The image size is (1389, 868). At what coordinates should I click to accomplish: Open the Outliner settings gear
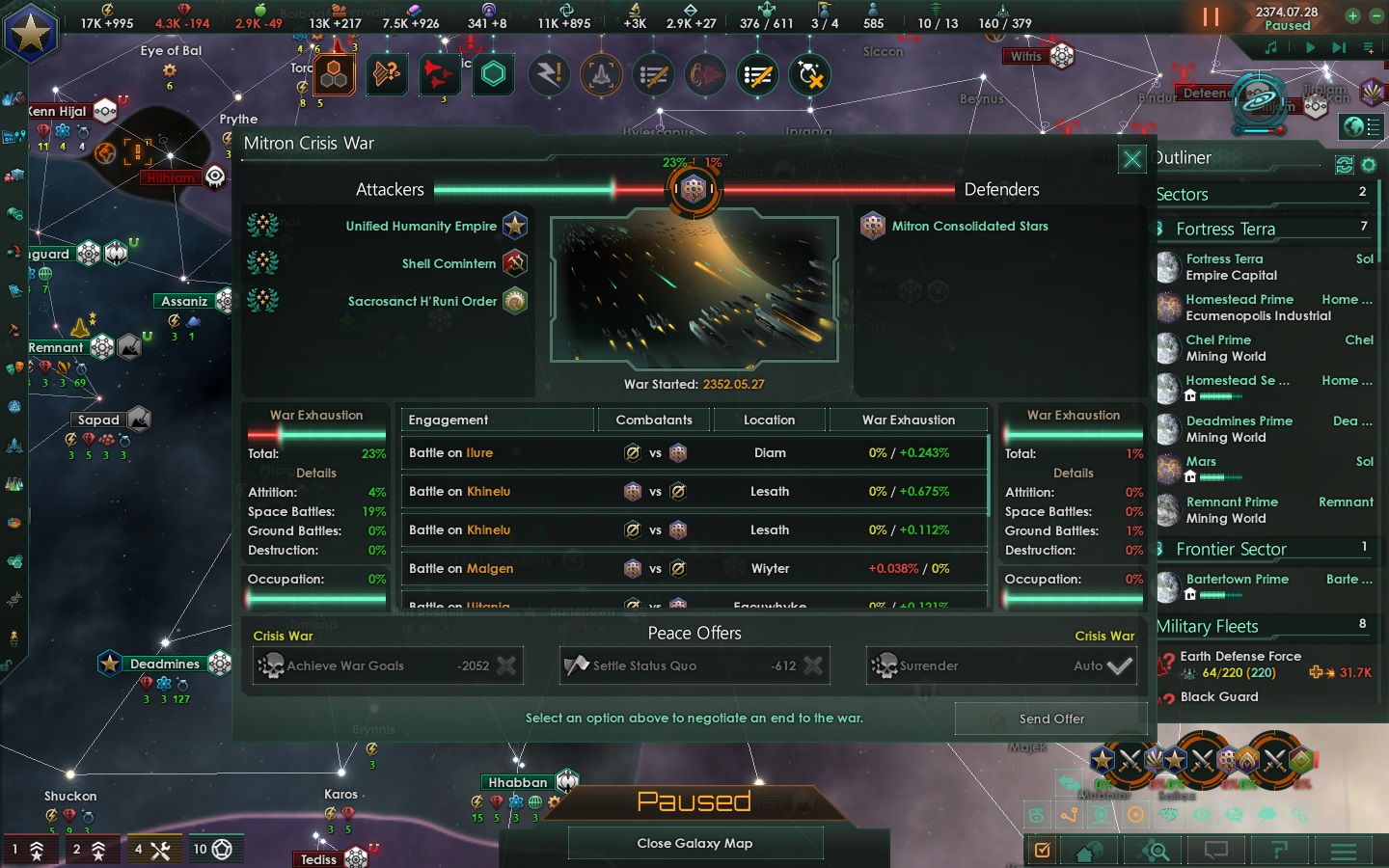tap(1370, 165)
